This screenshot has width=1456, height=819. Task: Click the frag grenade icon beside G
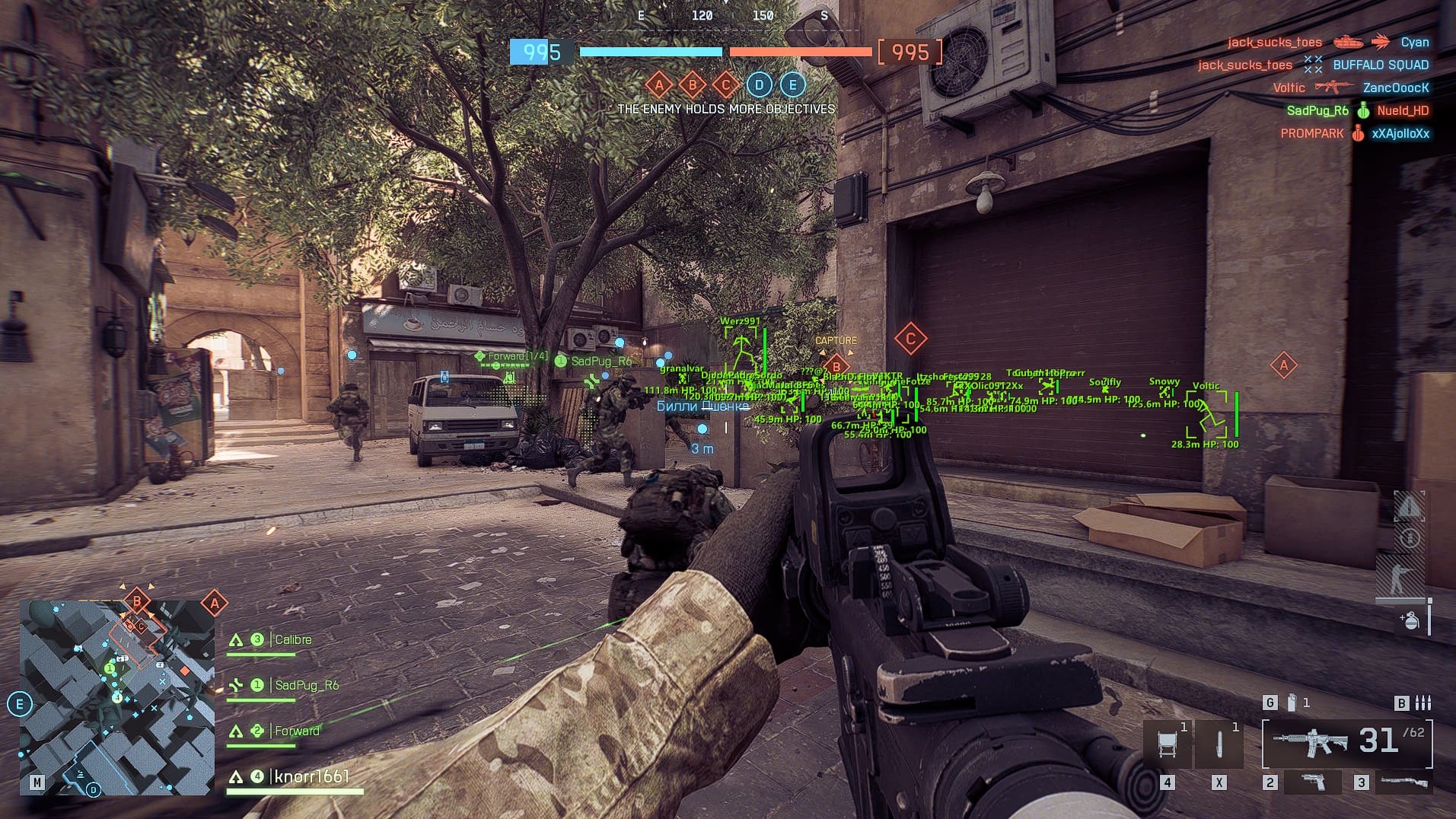click(x=1292, y=702)
